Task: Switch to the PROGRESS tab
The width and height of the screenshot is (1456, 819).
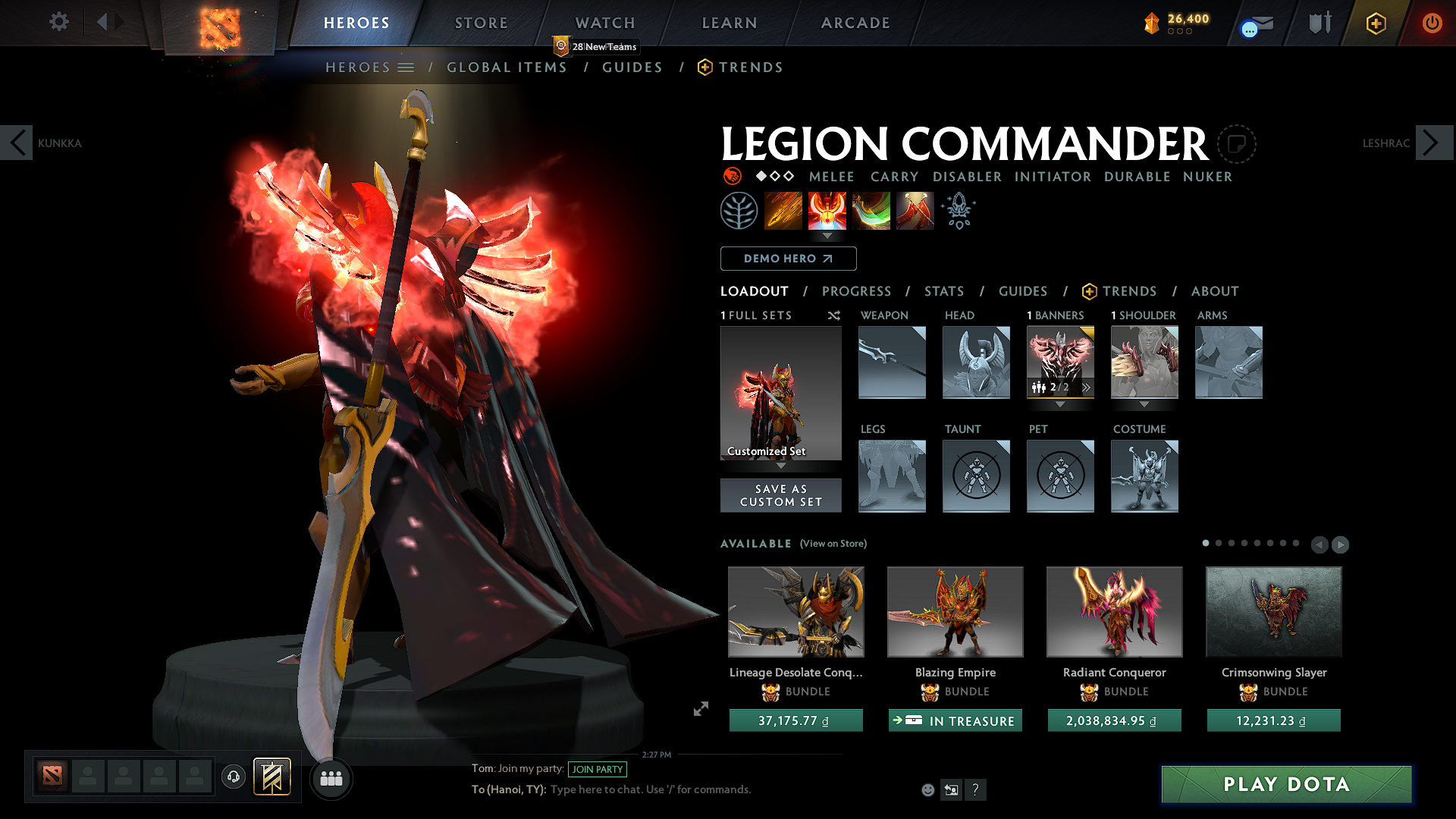Action: [x=857, y=291]
